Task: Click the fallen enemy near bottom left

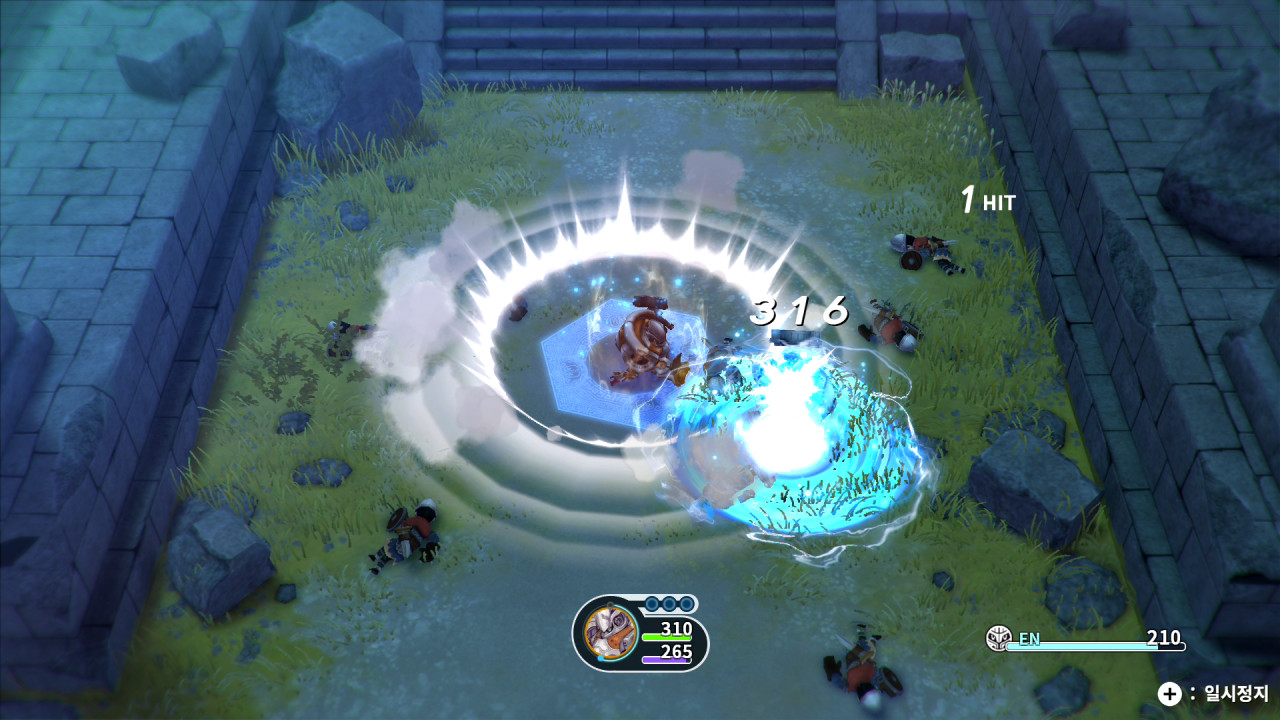Action: [x=410, y=535]
